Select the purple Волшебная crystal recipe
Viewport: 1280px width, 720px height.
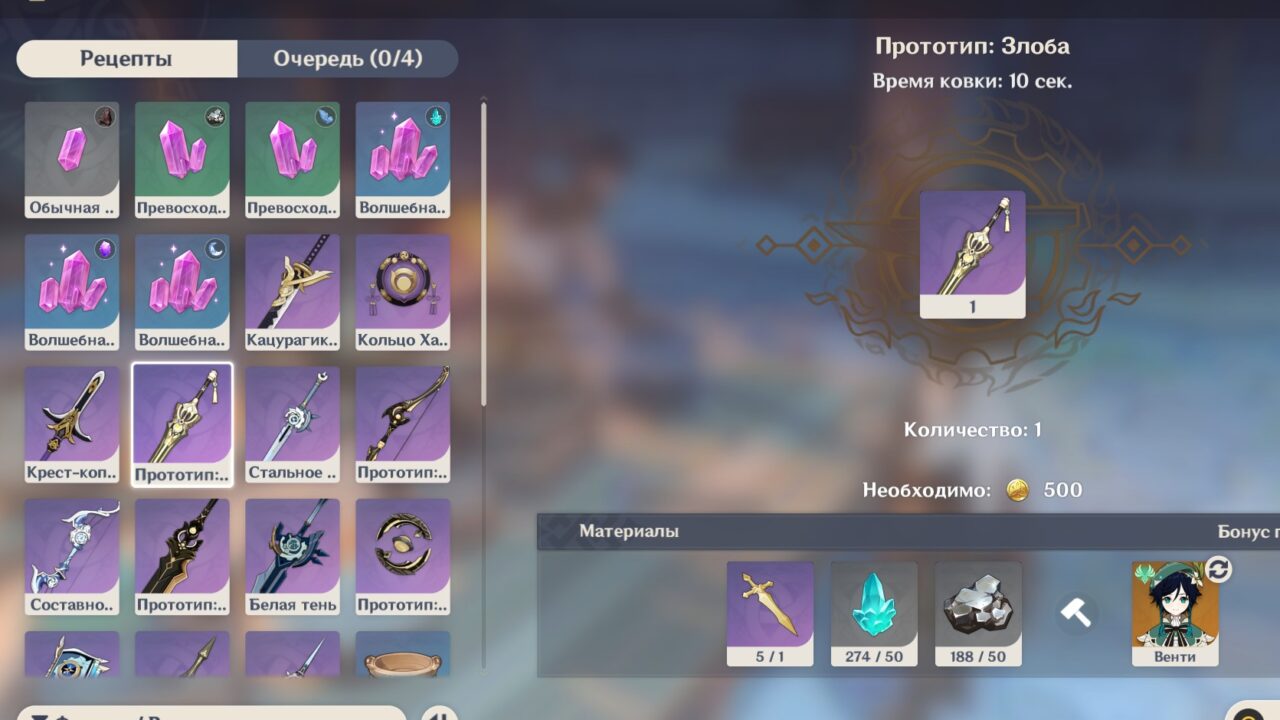(72, 292)
